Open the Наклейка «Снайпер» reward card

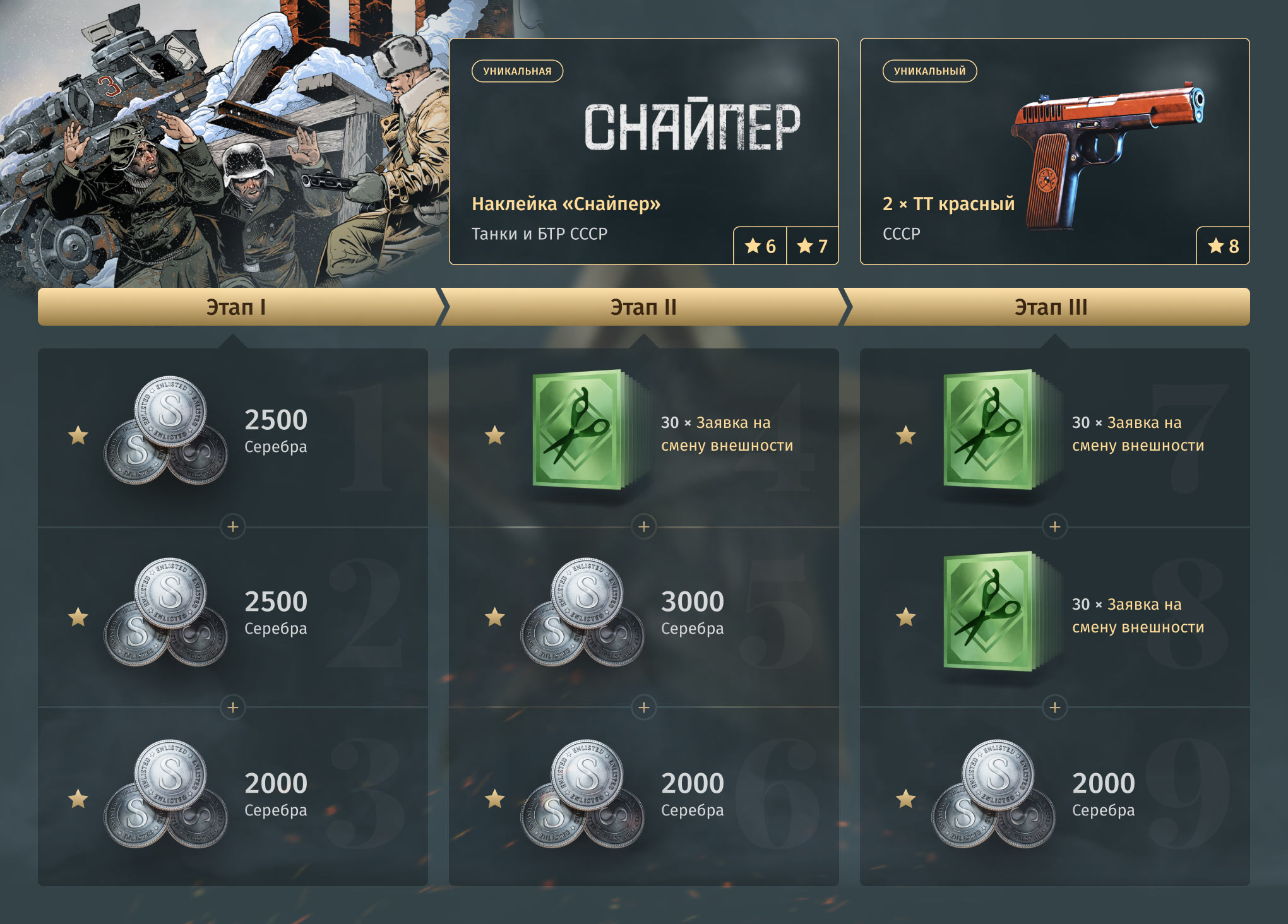pyautogui.click(x=643, y=151)
